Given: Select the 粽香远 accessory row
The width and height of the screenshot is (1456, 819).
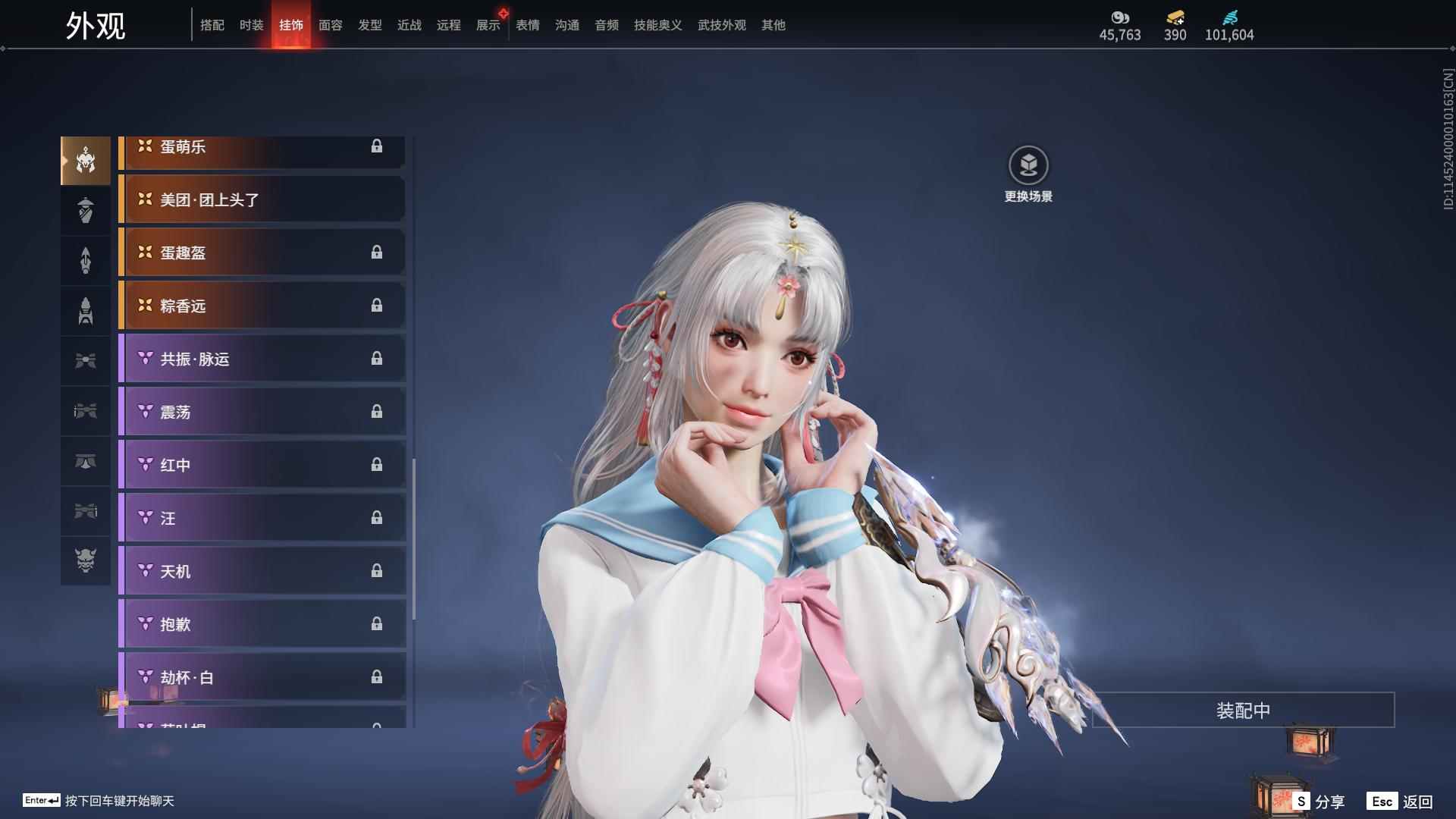Looking at the screenshot, I should 262,306.
